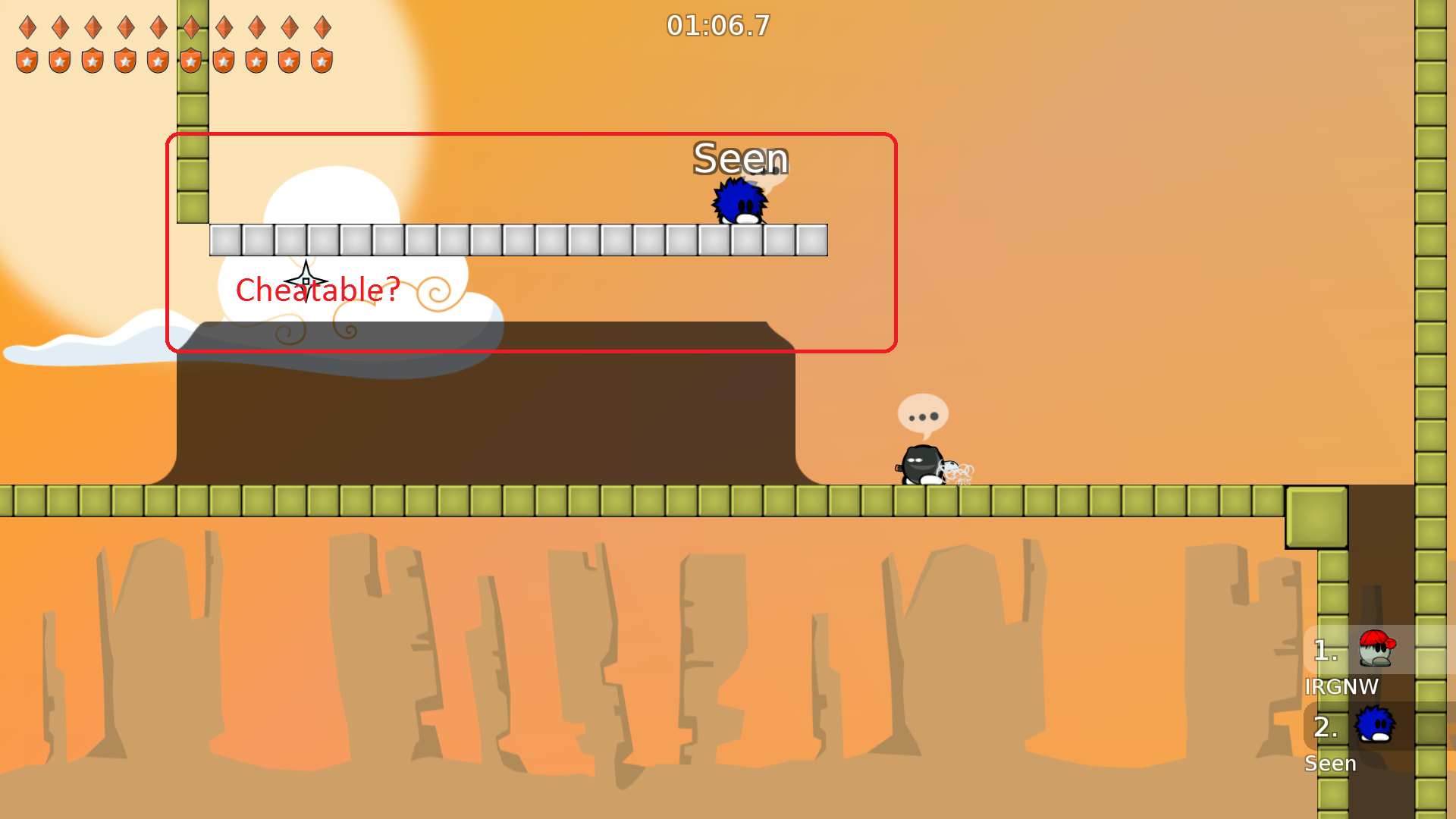The height and width of the screenshot is (819, 1456).
Task: Click the IRGNW label on the leaderboard
Action: pos(1343,687)
